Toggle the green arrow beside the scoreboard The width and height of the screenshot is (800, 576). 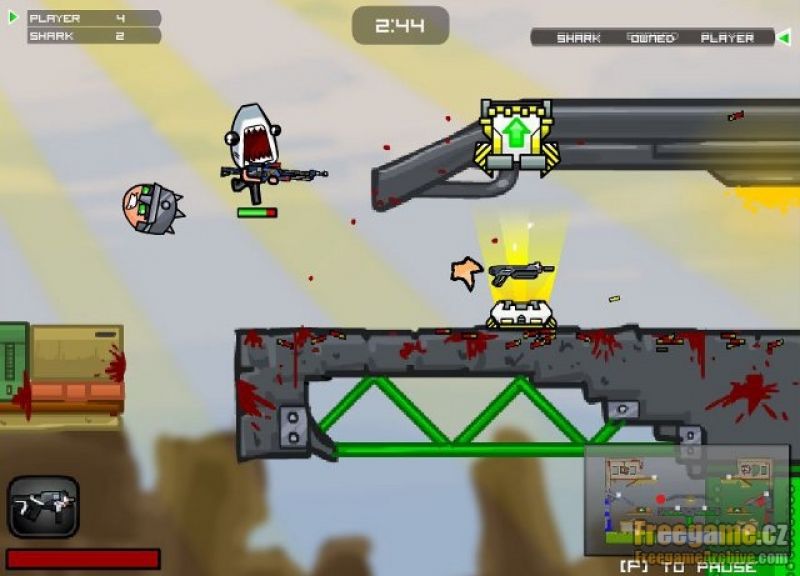13,17
